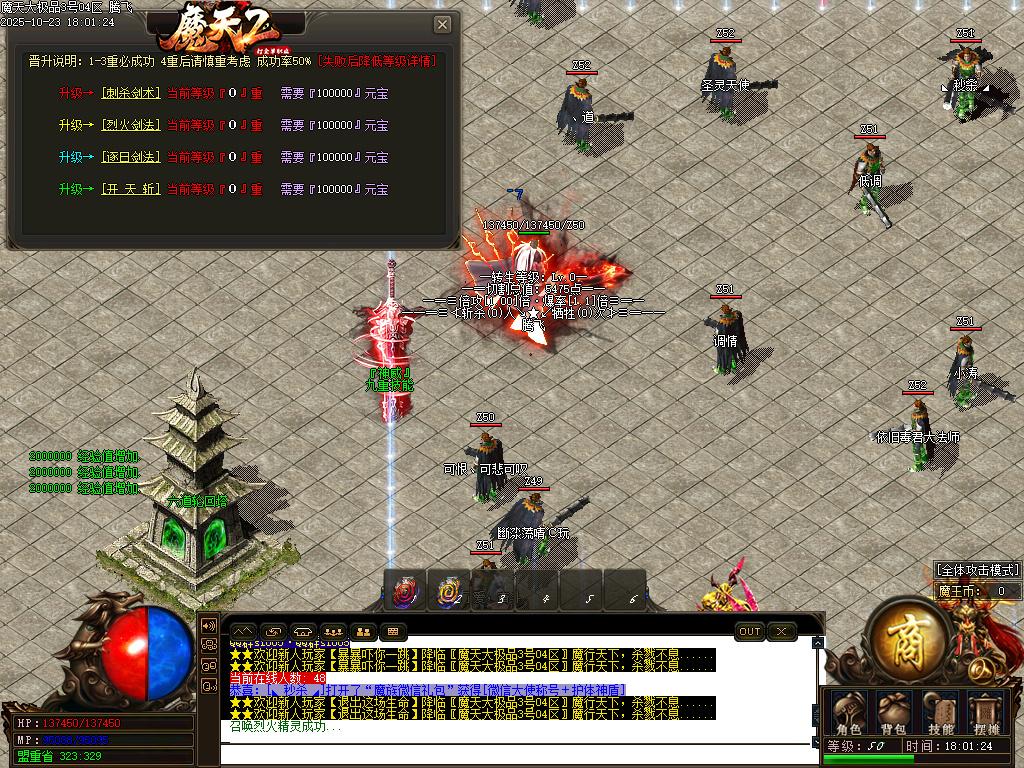The image size is (1024, 768).
Task: Click the chat toolbar grid icon
Action: tap(392, 632)
